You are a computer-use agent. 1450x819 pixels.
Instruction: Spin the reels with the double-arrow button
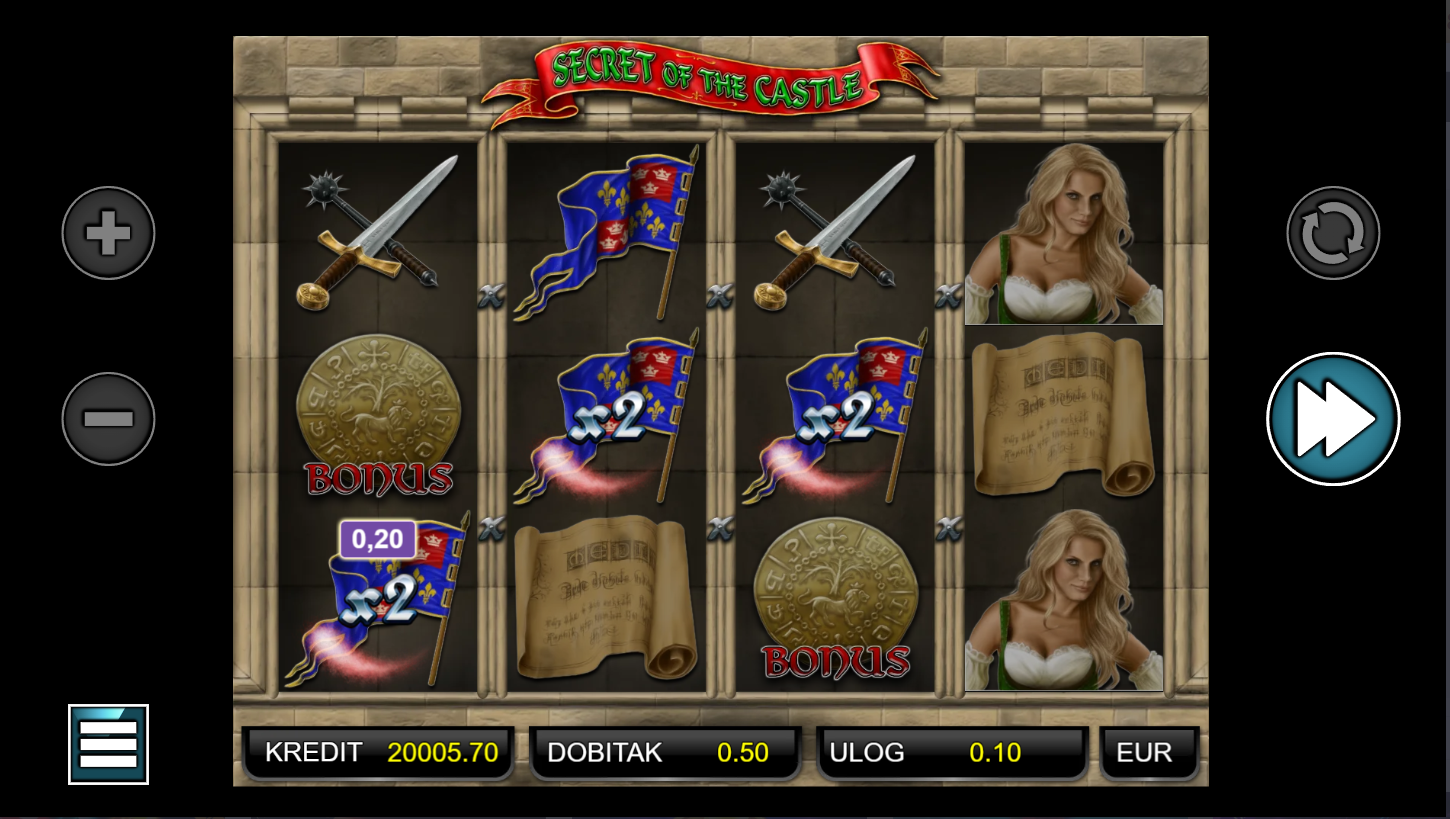pyautogui.click(x=1333, y=419)
